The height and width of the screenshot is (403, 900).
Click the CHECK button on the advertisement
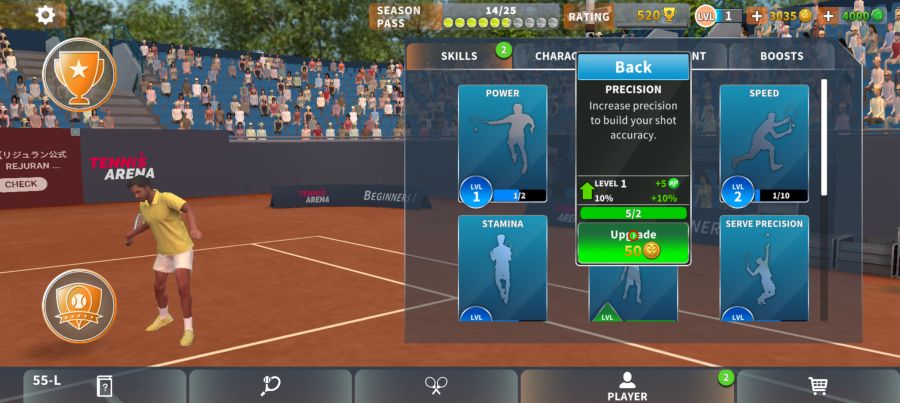21,184
